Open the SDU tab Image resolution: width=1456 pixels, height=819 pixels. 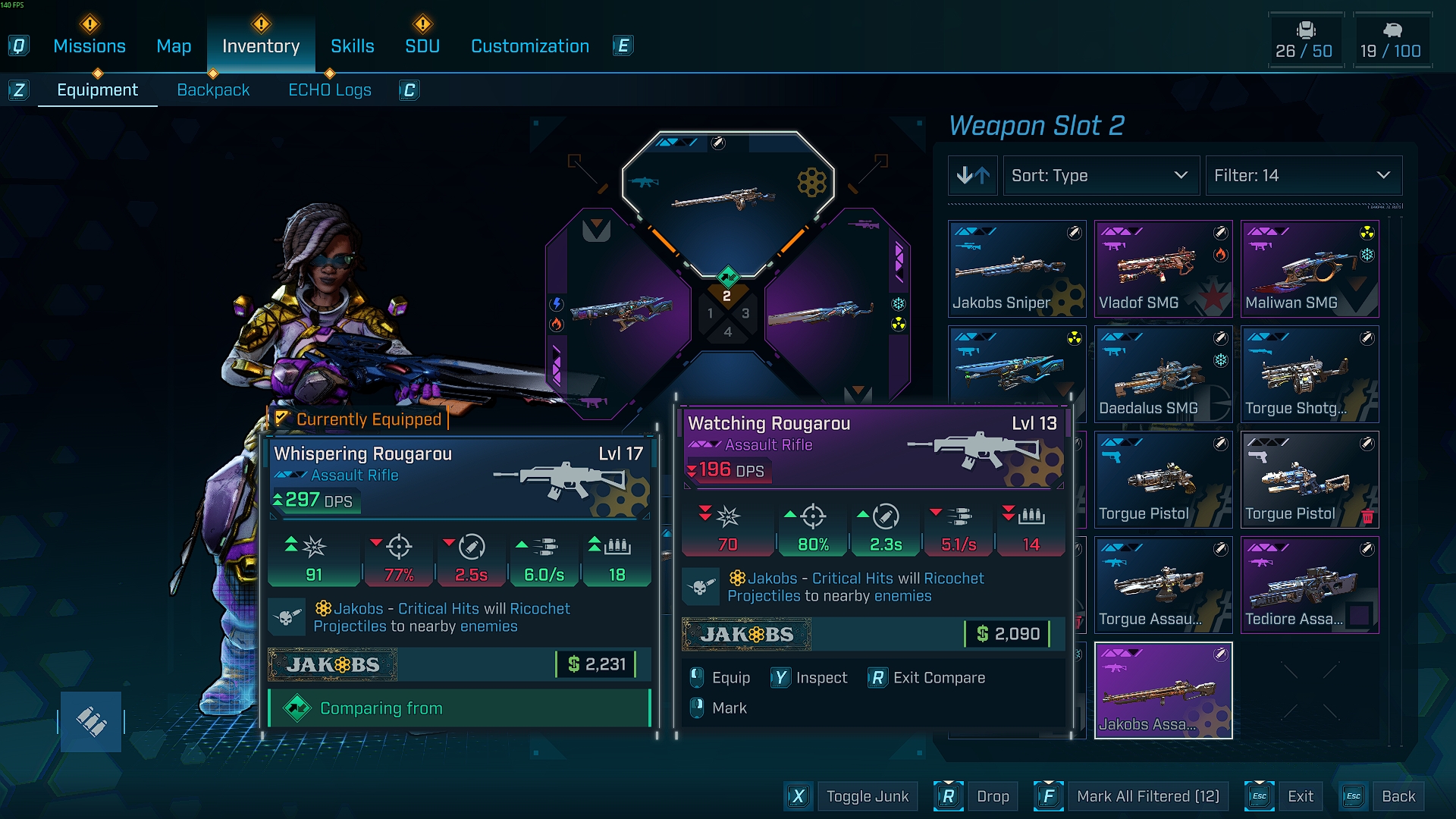[422, 46]
